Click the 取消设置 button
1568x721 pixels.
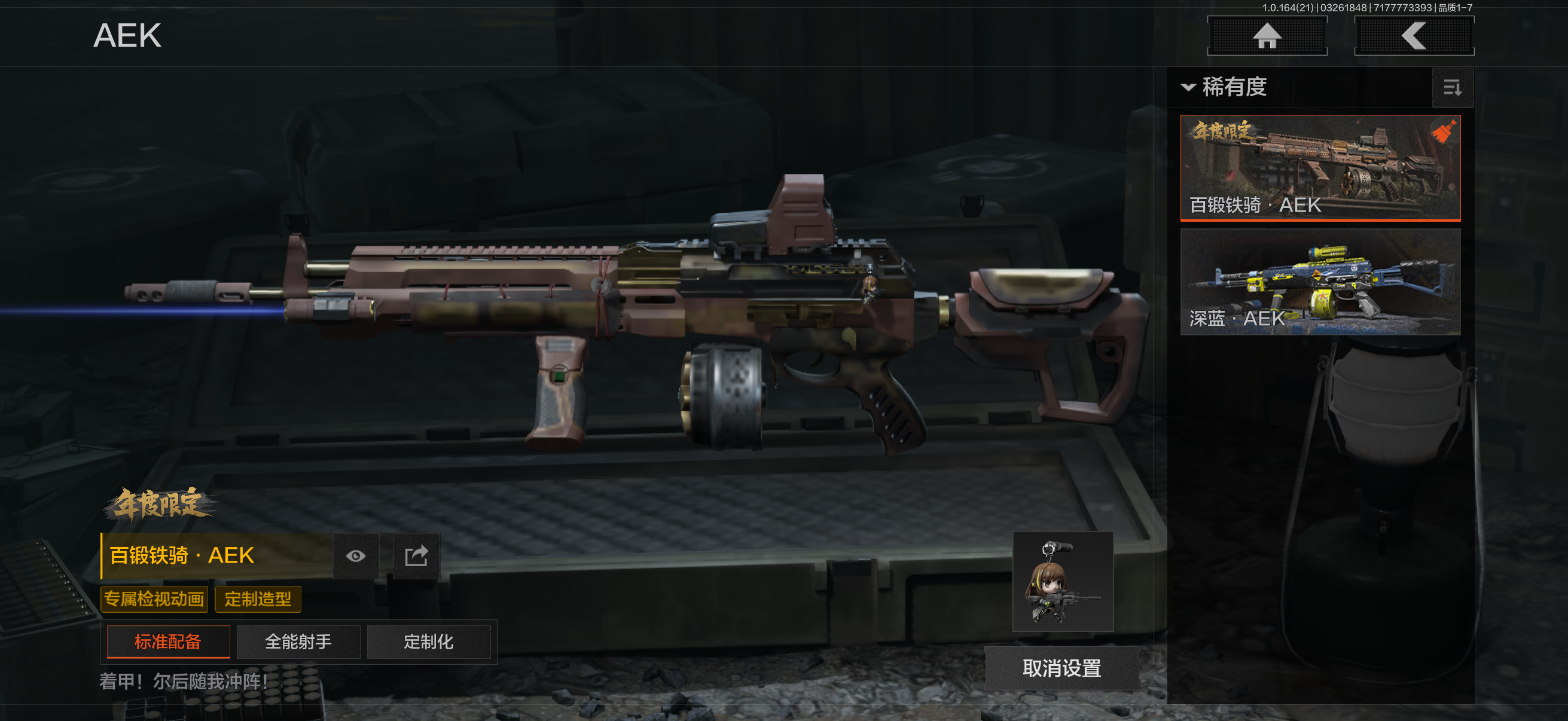click(x=1061, y=668)
